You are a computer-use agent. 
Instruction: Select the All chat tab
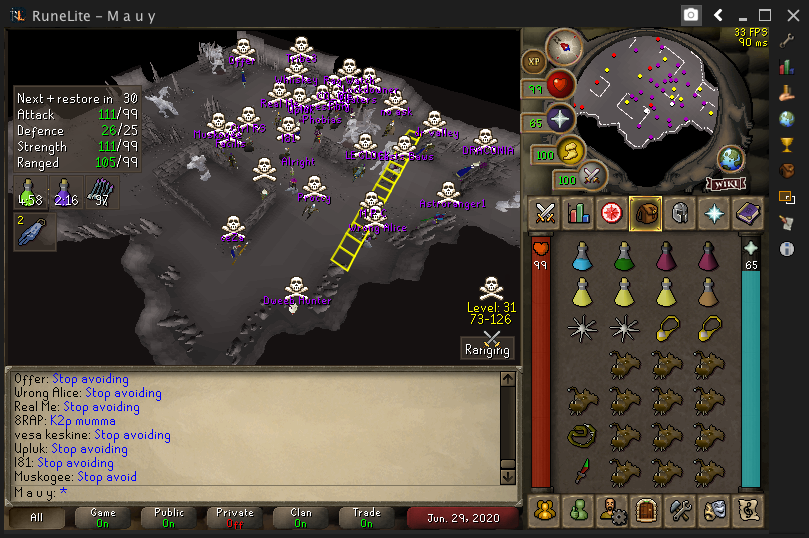point(38,517)
